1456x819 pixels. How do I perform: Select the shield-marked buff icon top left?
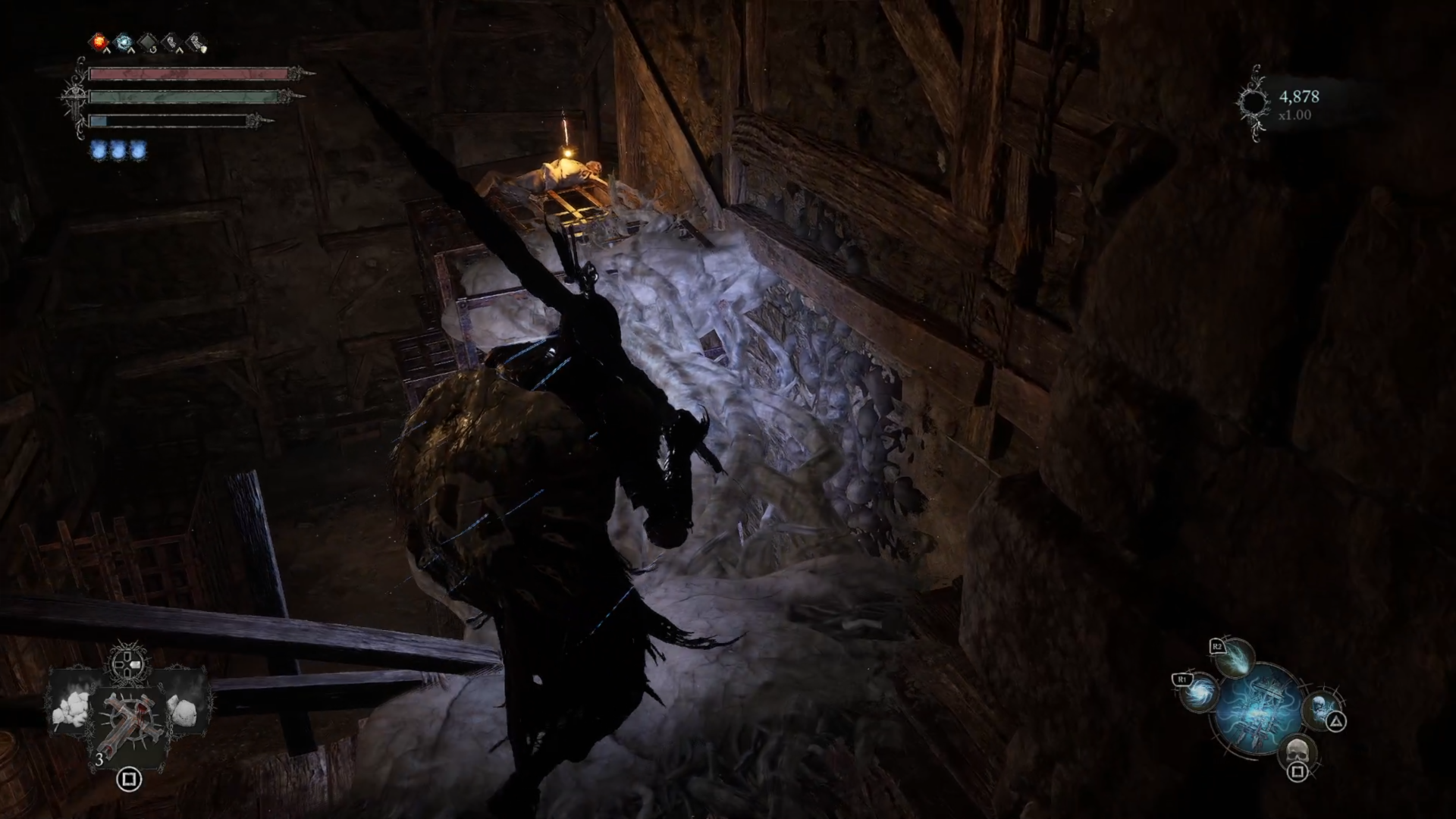pyautogui.click(x=196, y=42)
